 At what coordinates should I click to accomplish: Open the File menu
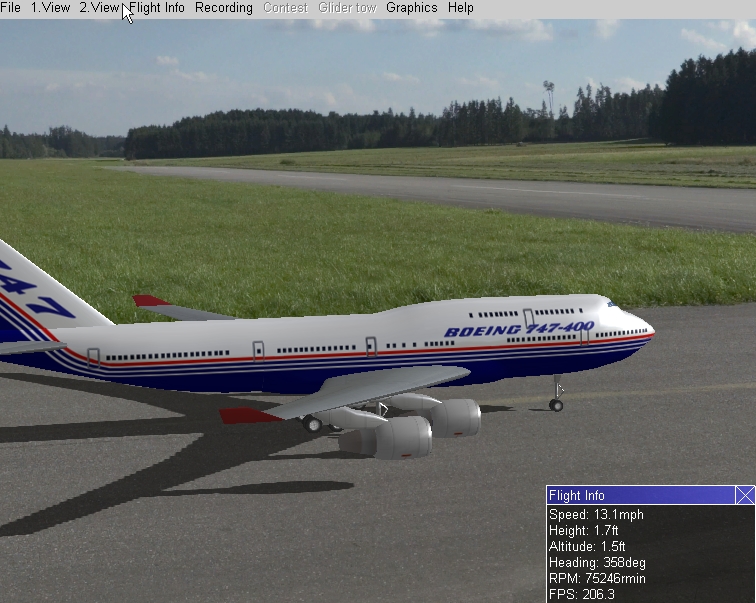click(x=11, y=8)
